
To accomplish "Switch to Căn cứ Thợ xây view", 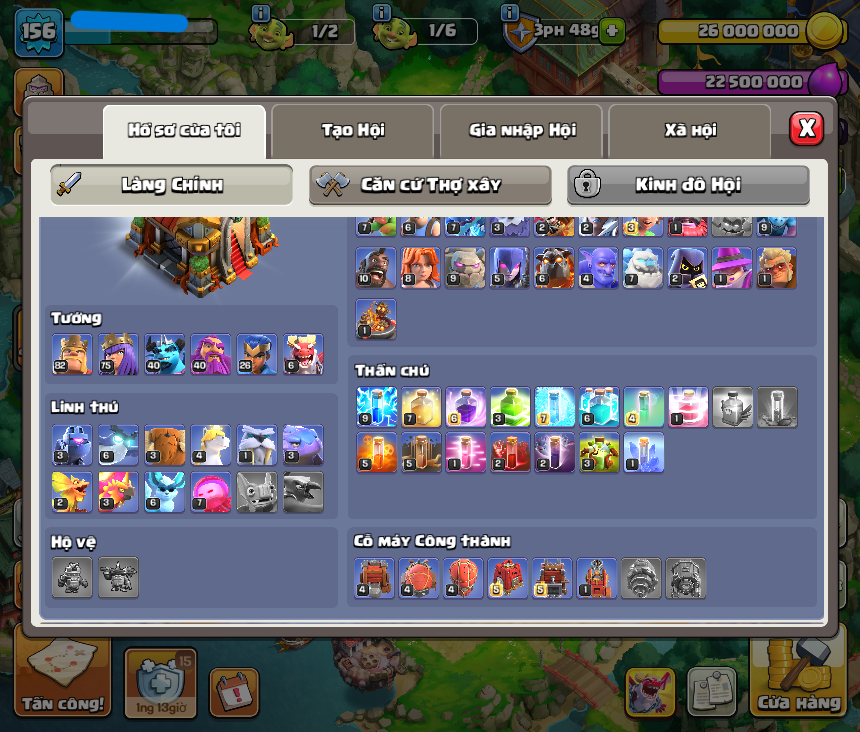I will coord(430,185).
